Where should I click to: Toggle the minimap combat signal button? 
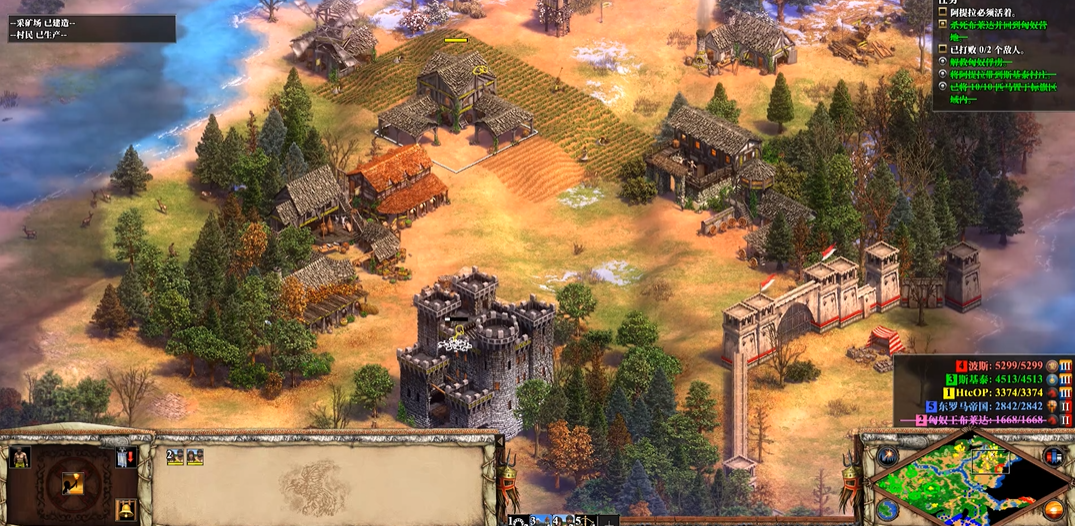click(x=887, y=457)
